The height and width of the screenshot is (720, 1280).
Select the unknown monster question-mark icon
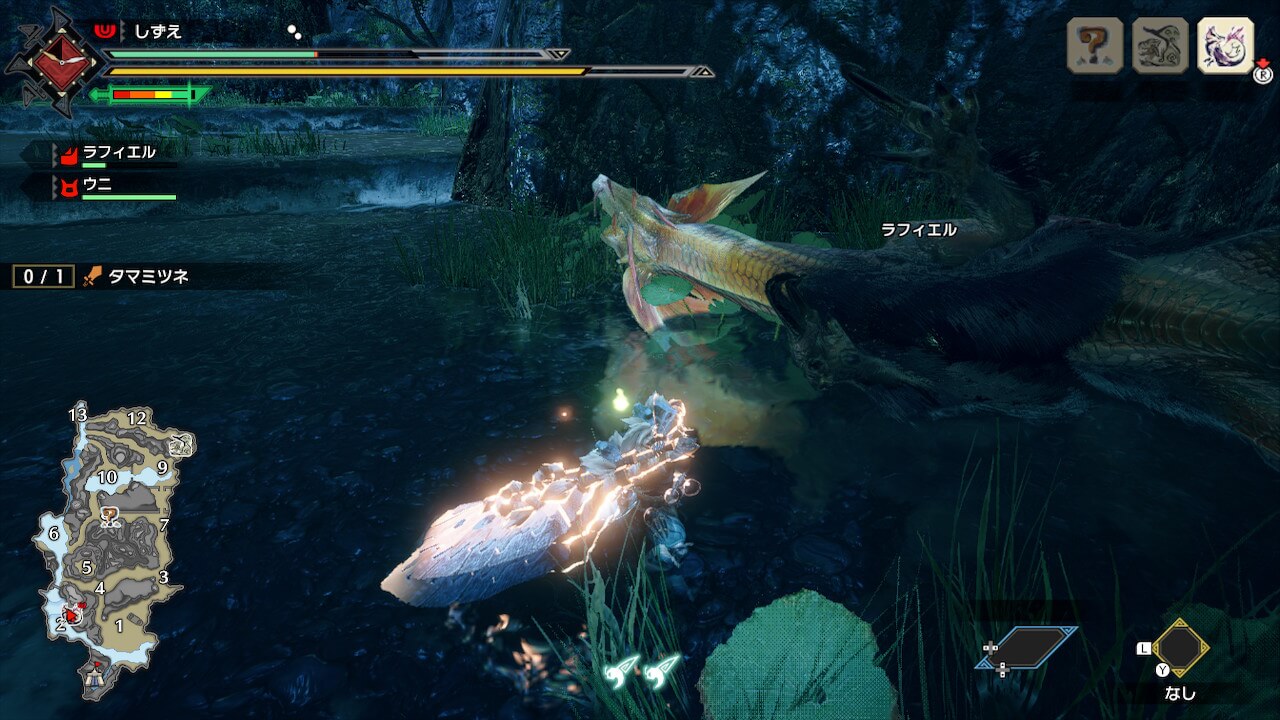1095,45
